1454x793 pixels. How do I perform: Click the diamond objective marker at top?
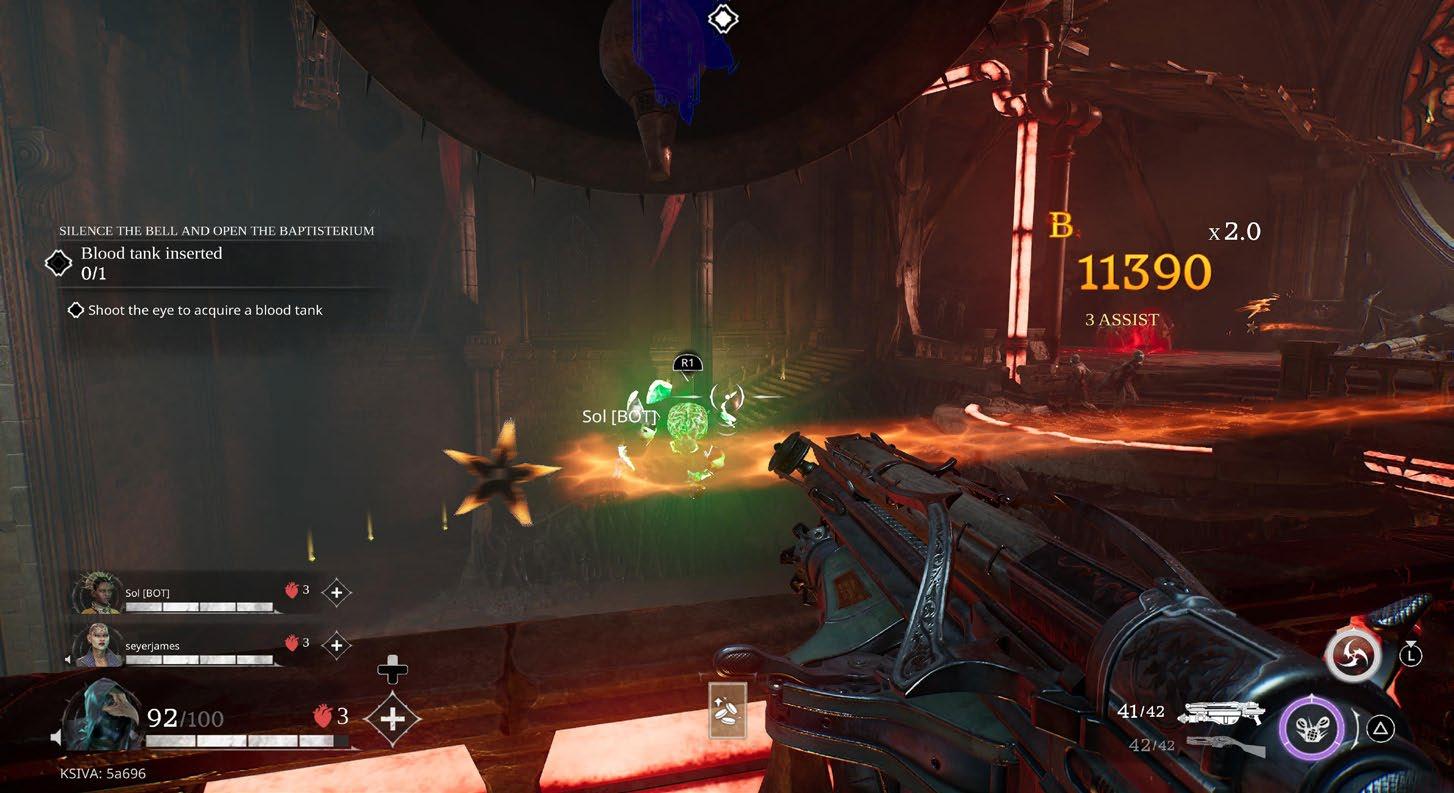(722, 18)
